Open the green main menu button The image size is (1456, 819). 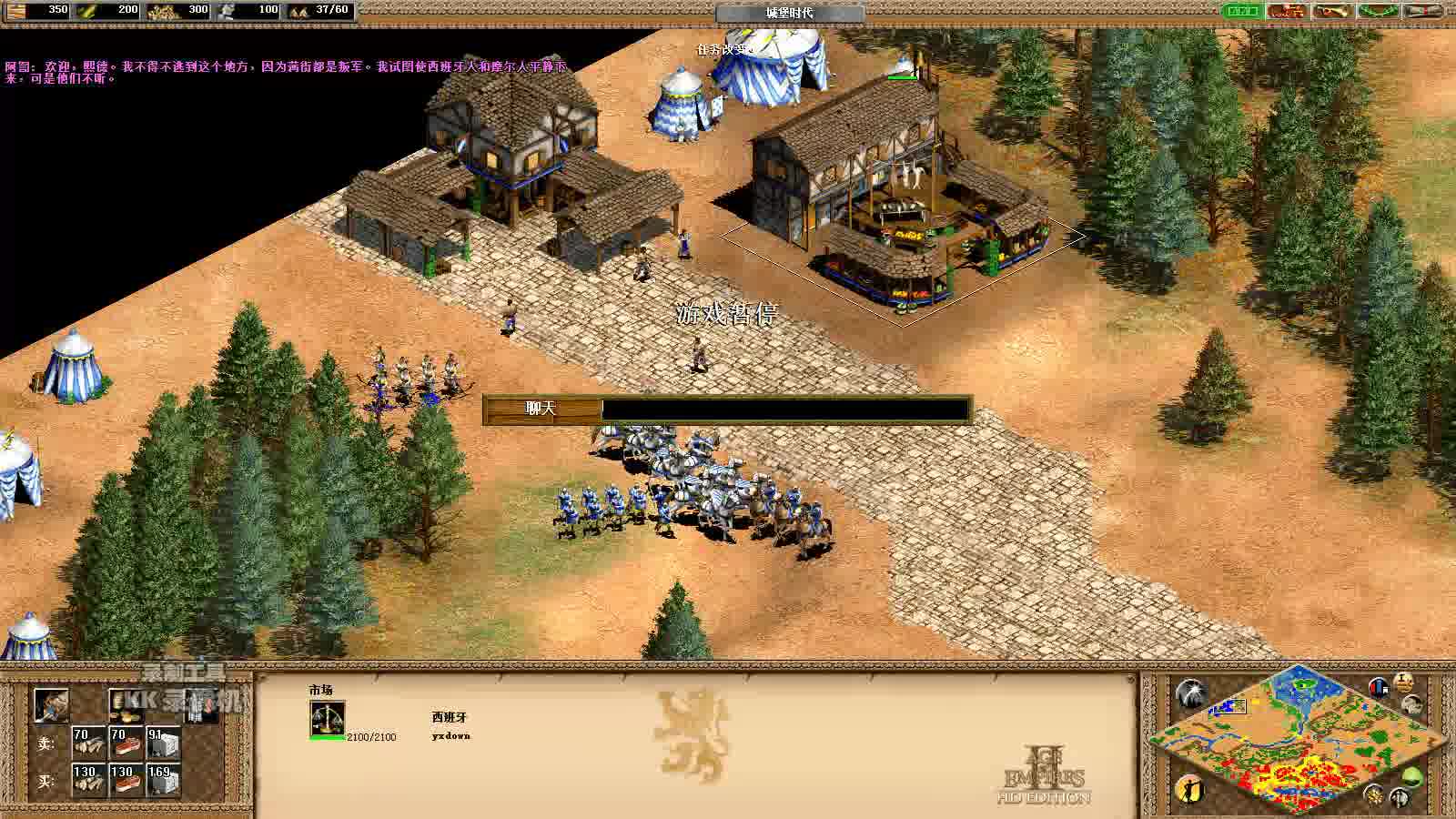click(x=1241, y=11)
